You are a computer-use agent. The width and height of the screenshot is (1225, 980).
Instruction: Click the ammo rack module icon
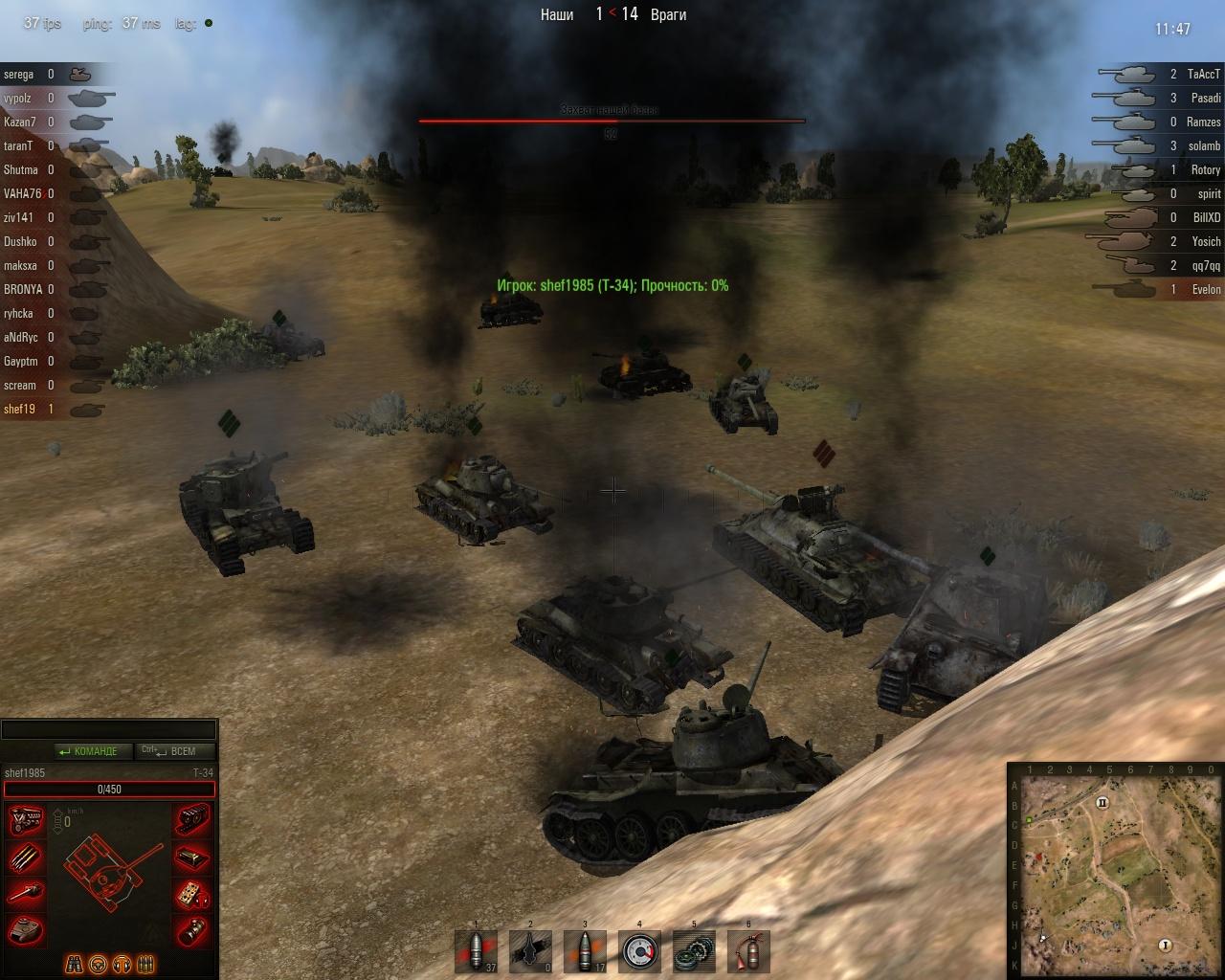pos(26,857)
